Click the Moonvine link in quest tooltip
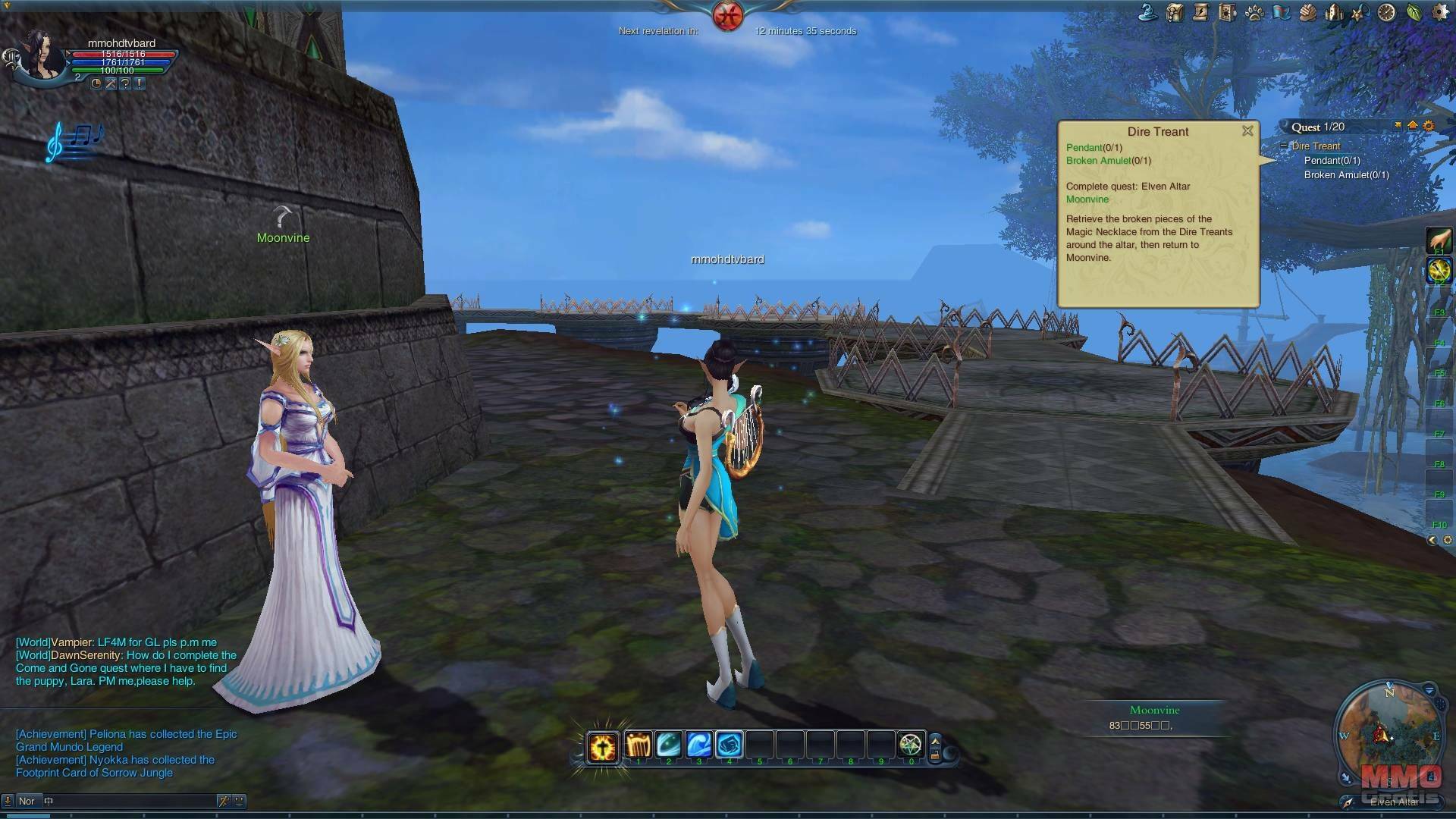The width and height of the screenshot is (1456, 819). 1087,199
